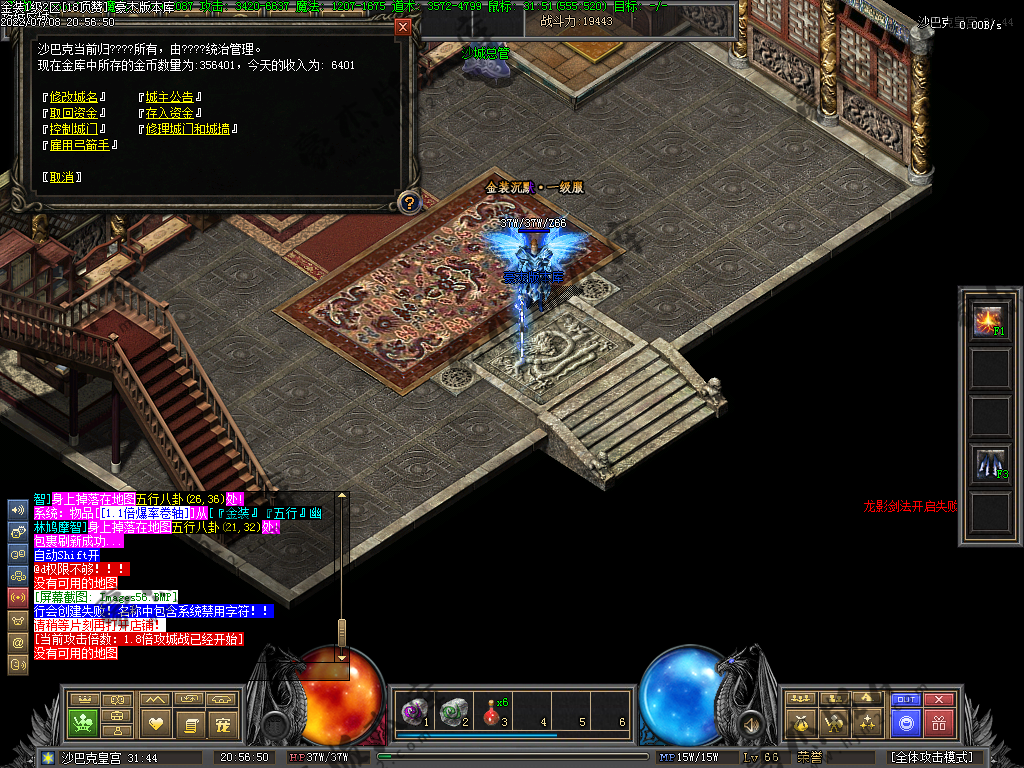Close the Sabak castle management dialog
1024x768 pixels.
(x=403, y=27)
